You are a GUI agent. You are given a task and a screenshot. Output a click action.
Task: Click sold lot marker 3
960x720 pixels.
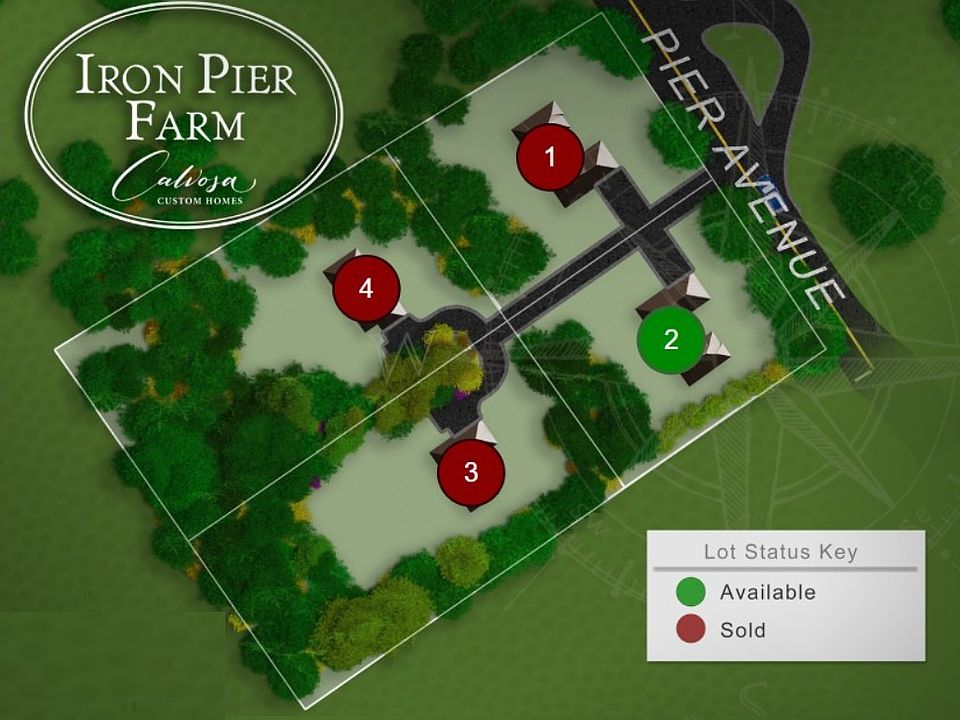point(471,473)
